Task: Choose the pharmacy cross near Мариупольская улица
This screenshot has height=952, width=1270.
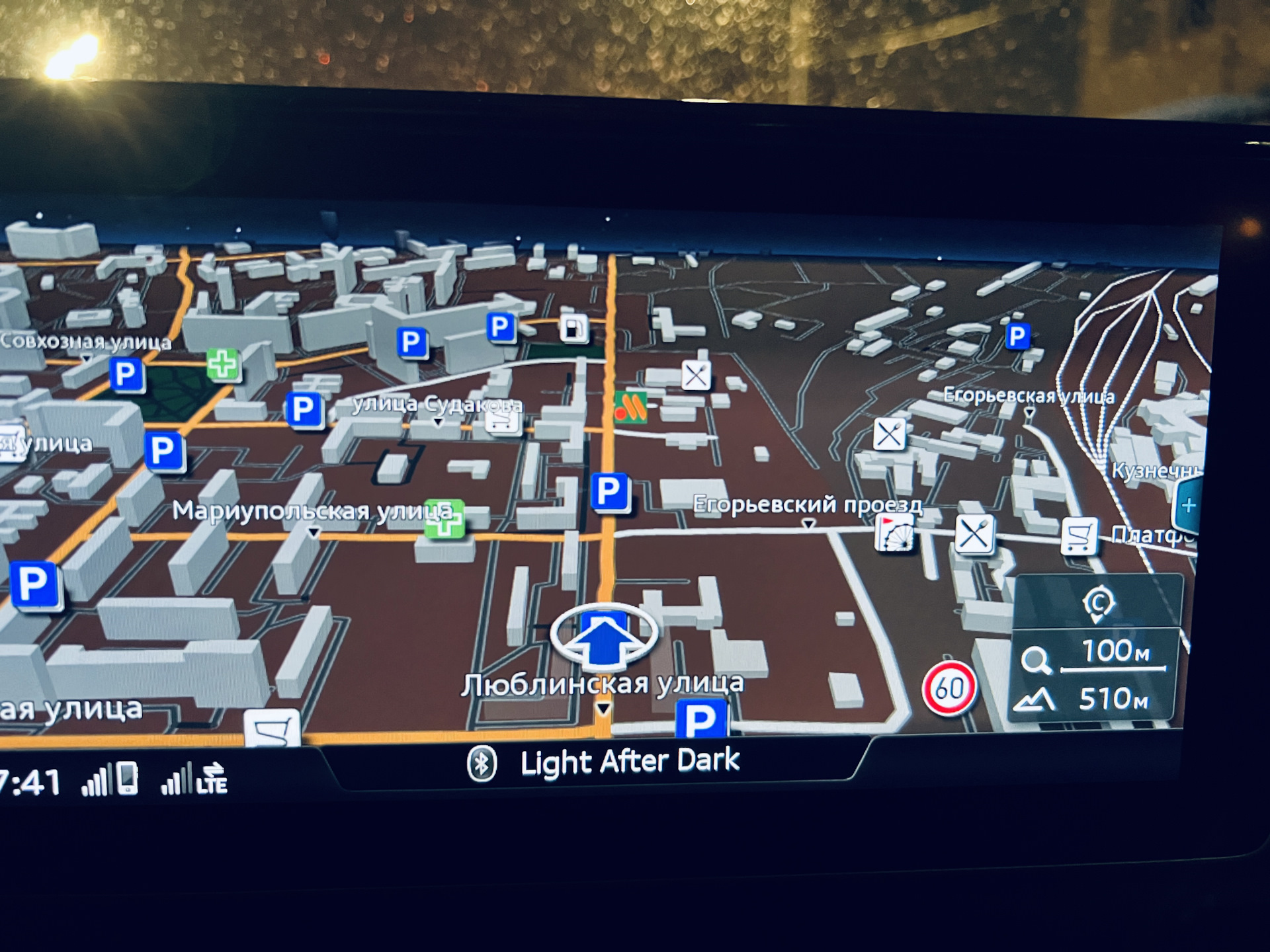Action: (445, 518)
